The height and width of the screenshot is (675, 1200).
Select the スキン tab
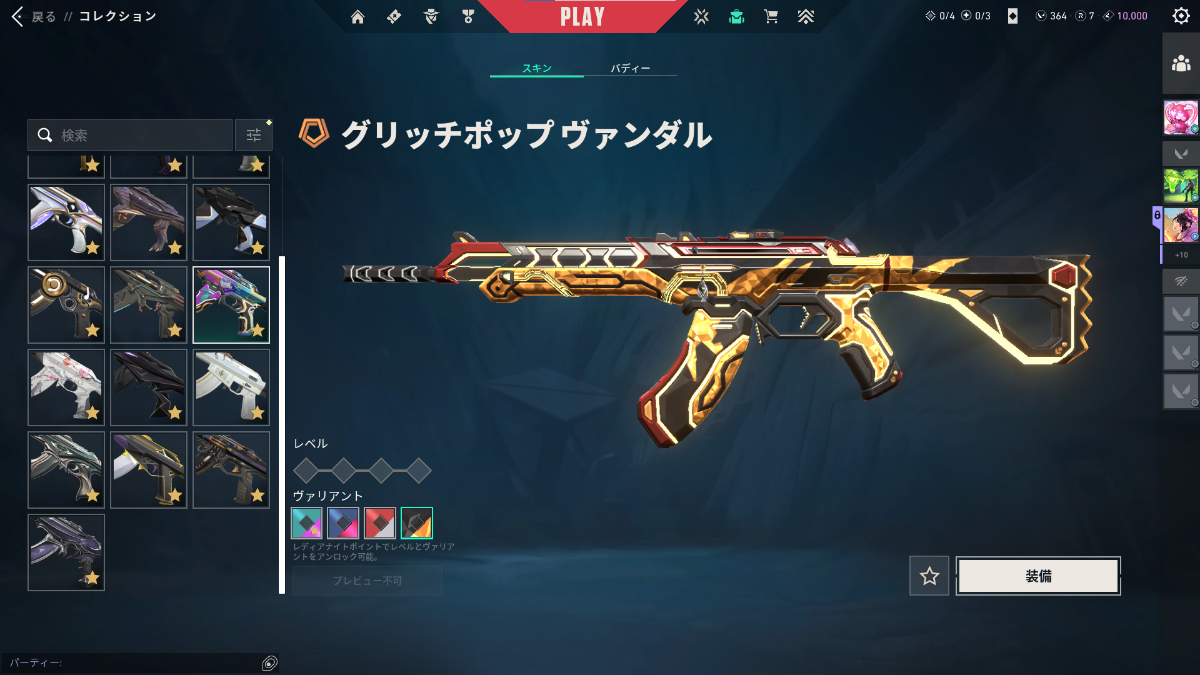click(537, 69)
